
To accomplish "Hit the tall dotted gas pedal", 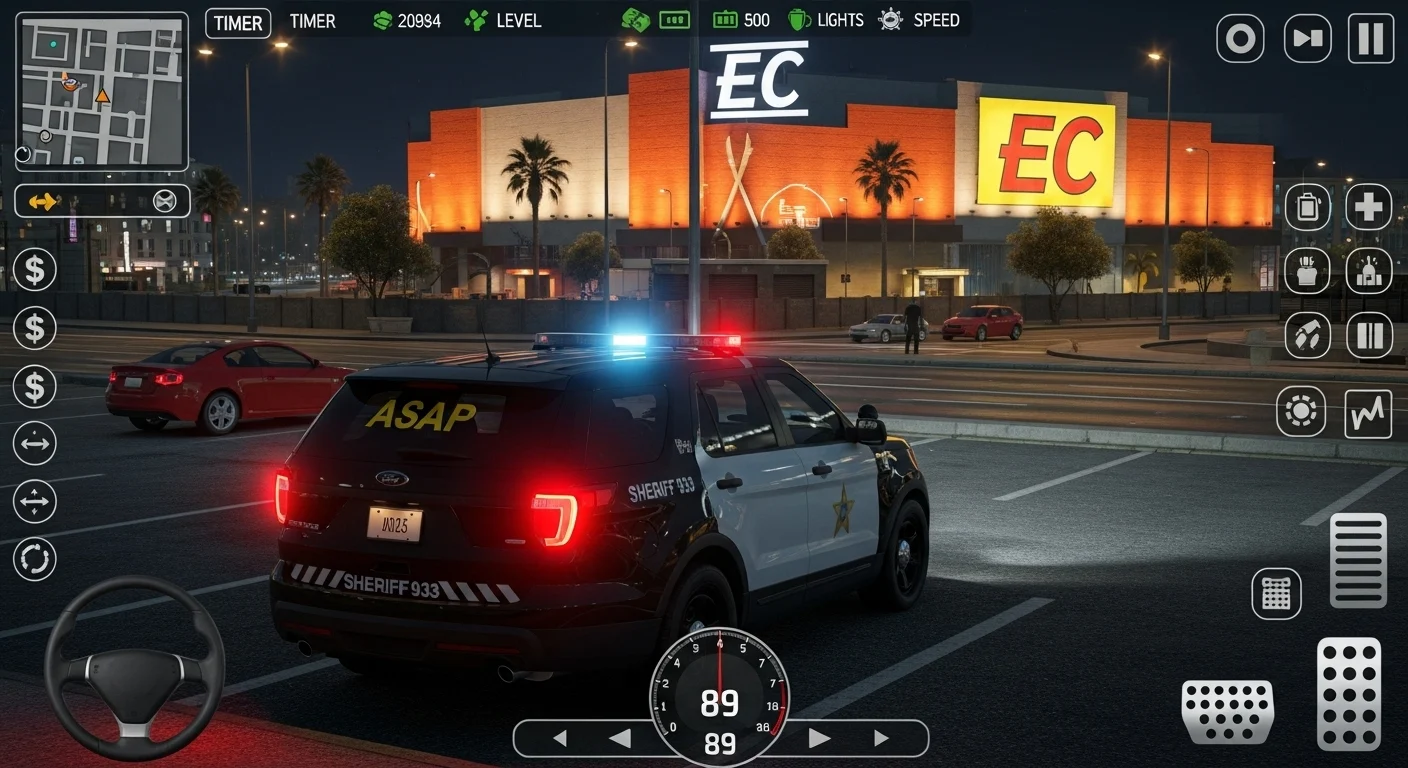I will point(1348,693).
